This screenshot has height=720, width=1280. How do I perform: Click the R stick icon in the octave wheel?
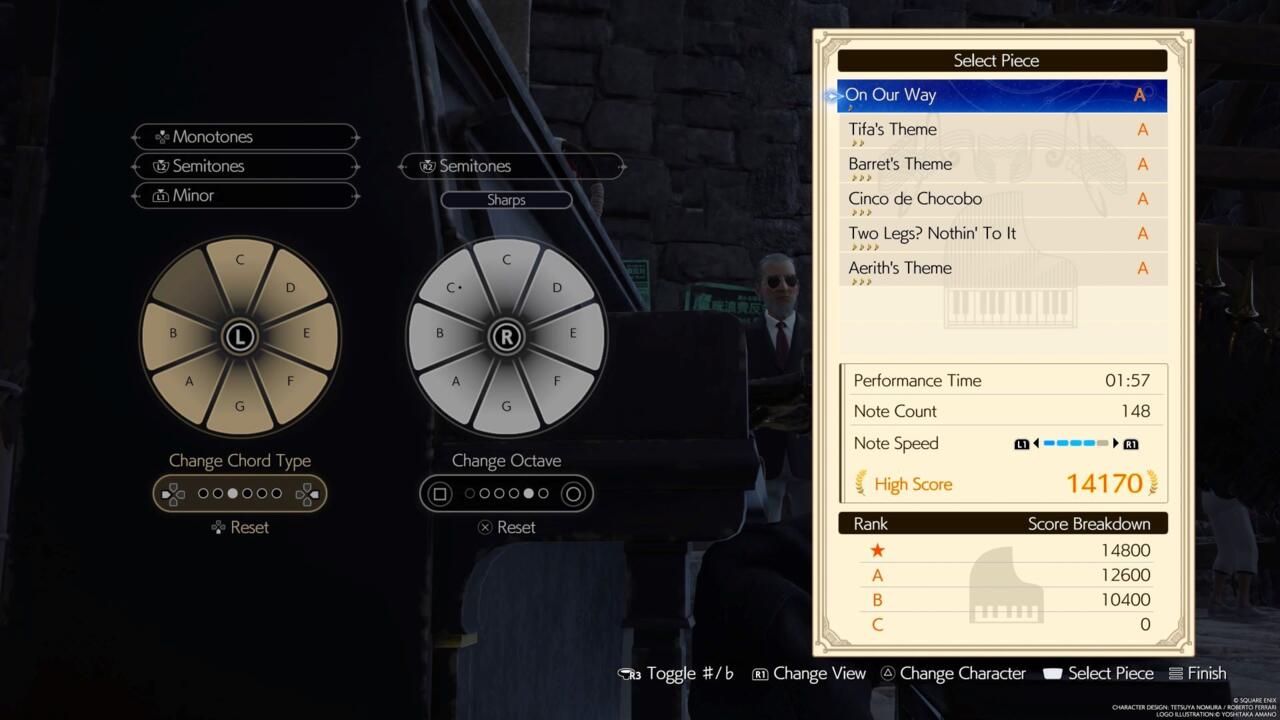pyautogui.click(x=506, y=337)
